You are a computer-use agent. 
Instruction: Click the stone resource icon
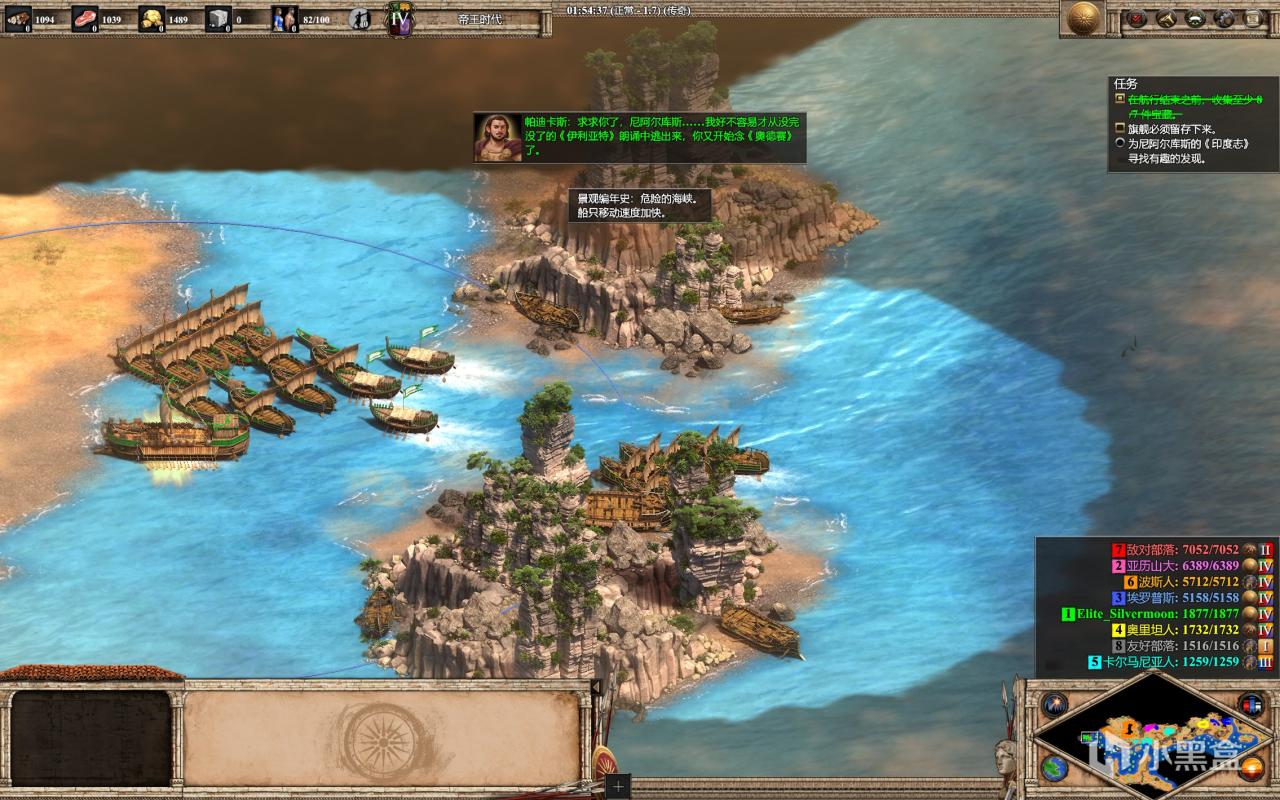pos(219,18)
